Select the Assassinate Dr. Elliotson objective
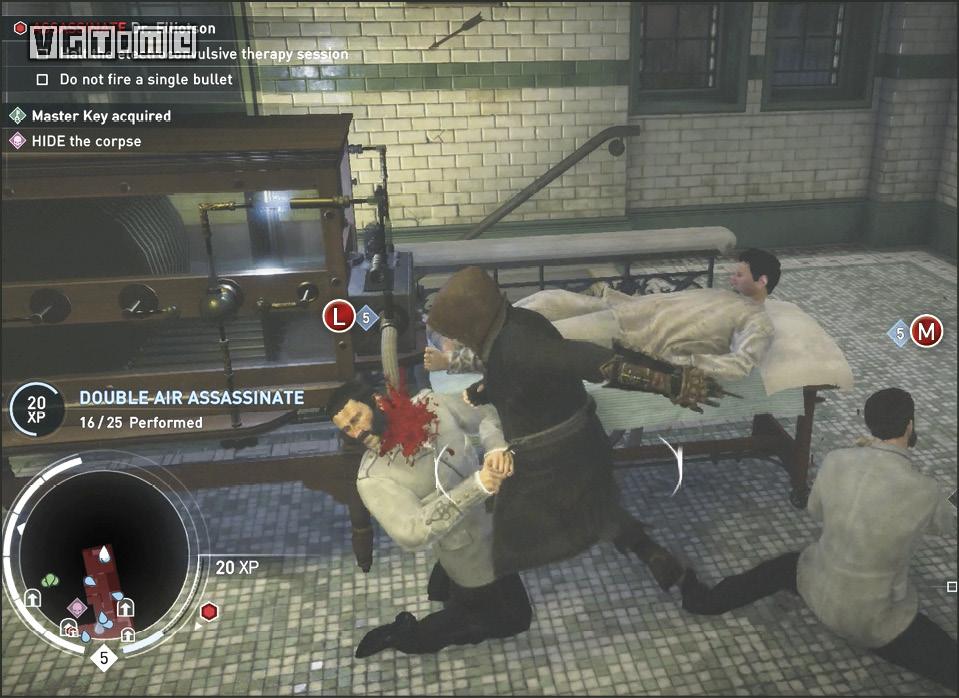Viewport: 959px width, 698px height. pos(120,28)
